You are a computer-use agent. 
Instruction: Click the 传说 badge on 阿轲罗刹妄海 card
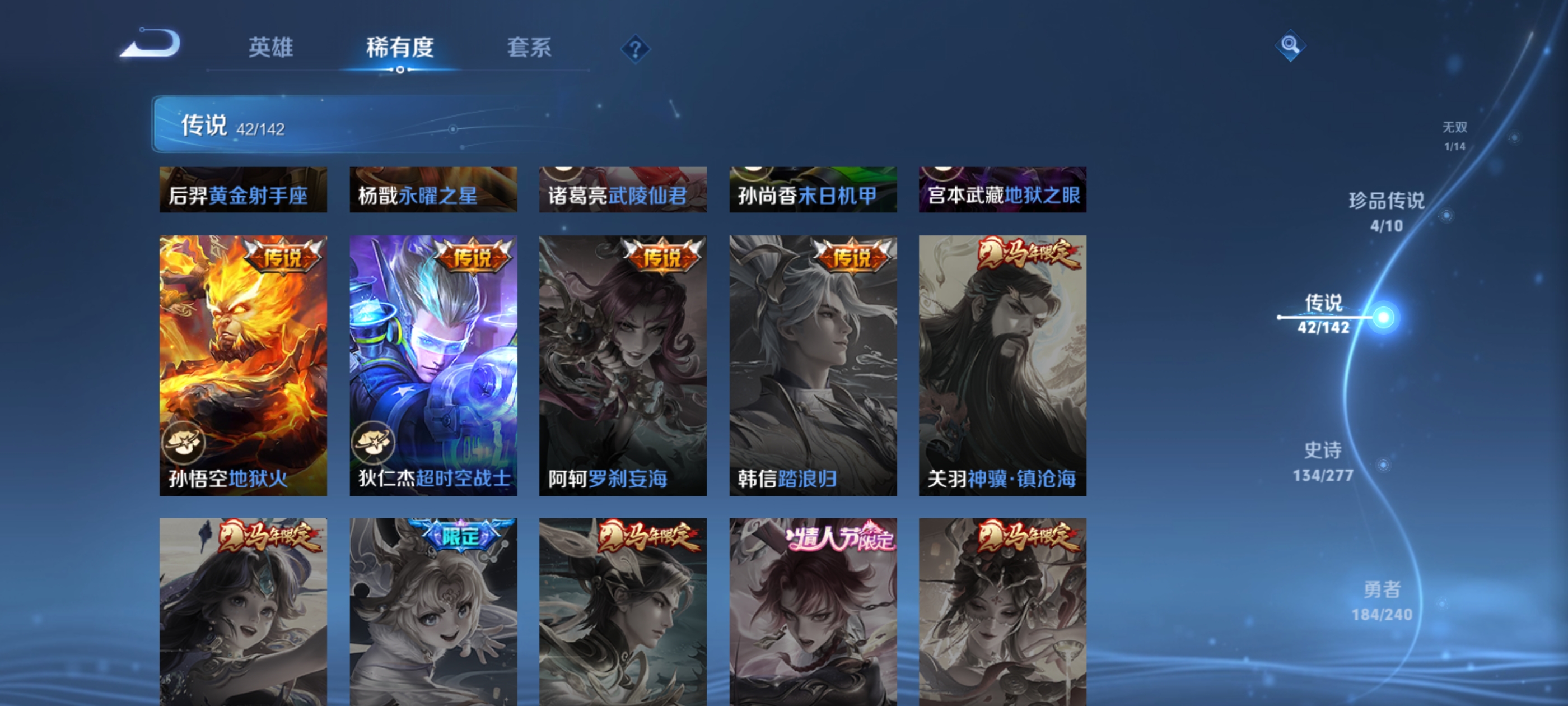tap(661, 257)
